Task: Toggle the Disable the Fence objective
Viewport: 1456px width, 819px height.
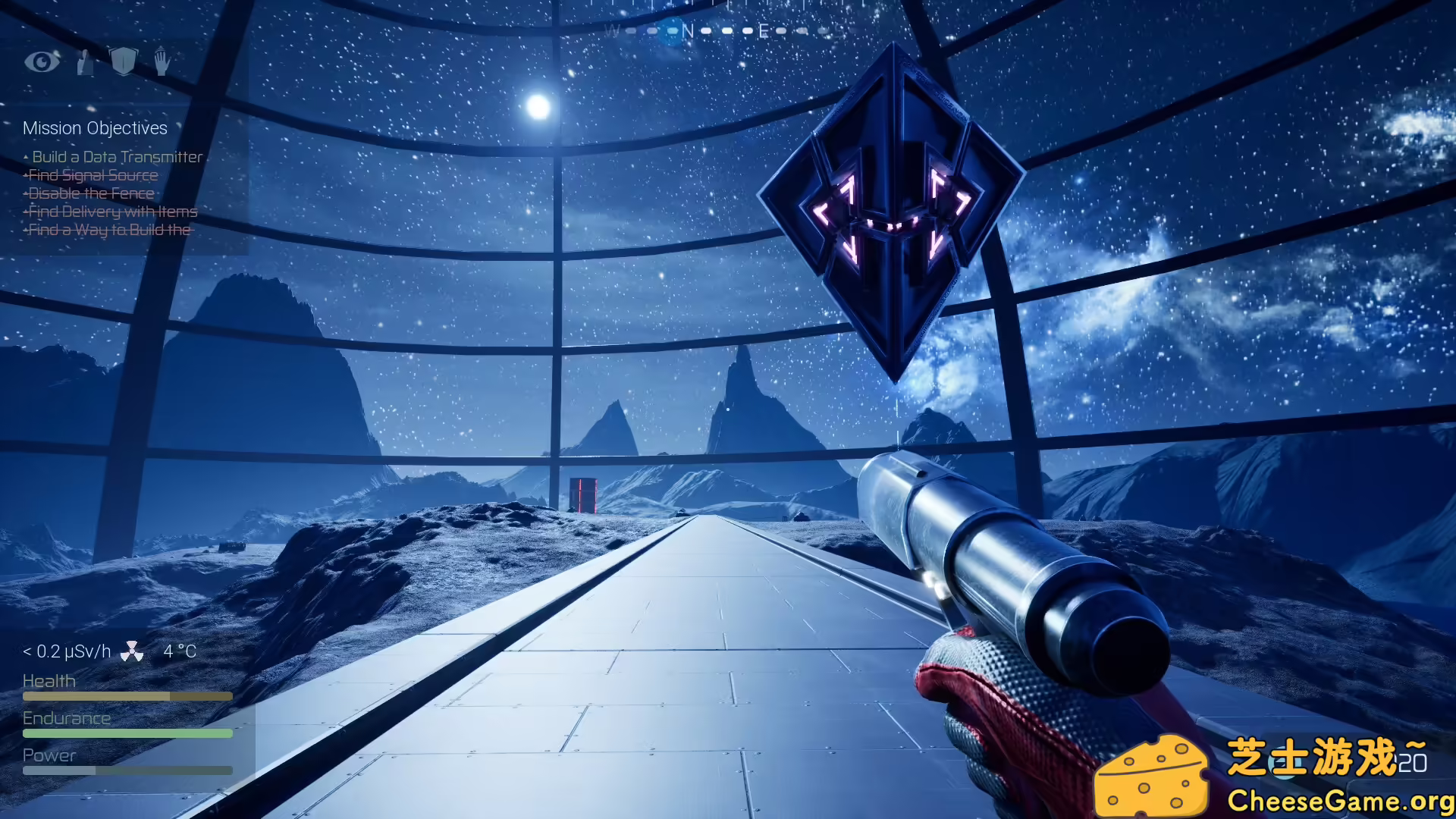Action: 89,193
